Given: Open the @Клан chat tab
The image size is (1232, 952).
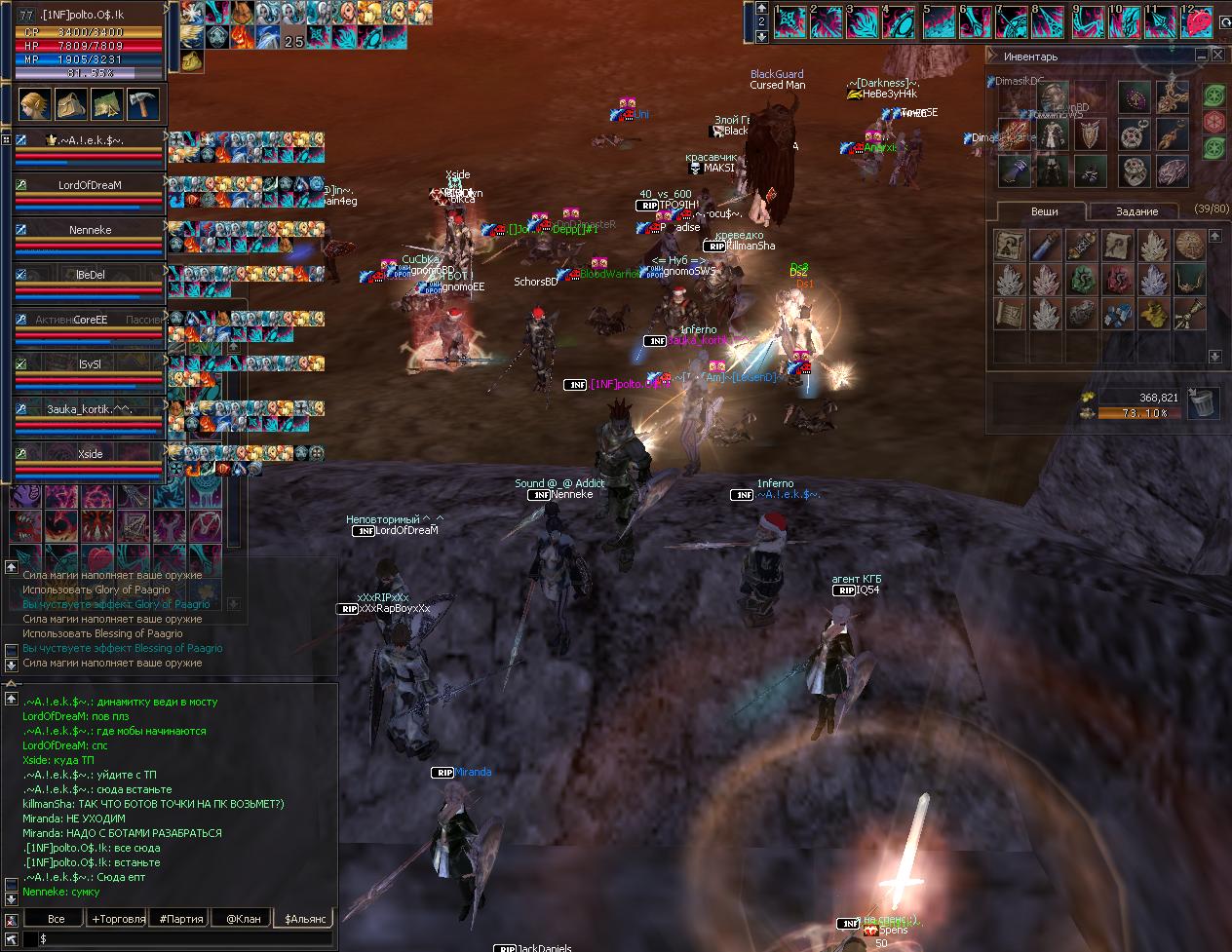Looking at the screenshot, I should [x=244, y=918].
